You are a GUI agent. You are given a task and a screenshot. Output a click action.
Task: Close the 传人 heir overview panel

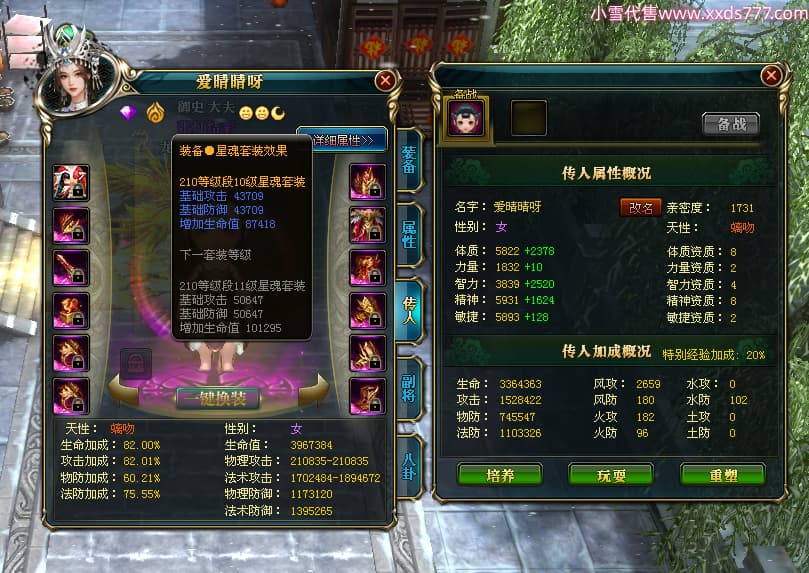(770, 76)
